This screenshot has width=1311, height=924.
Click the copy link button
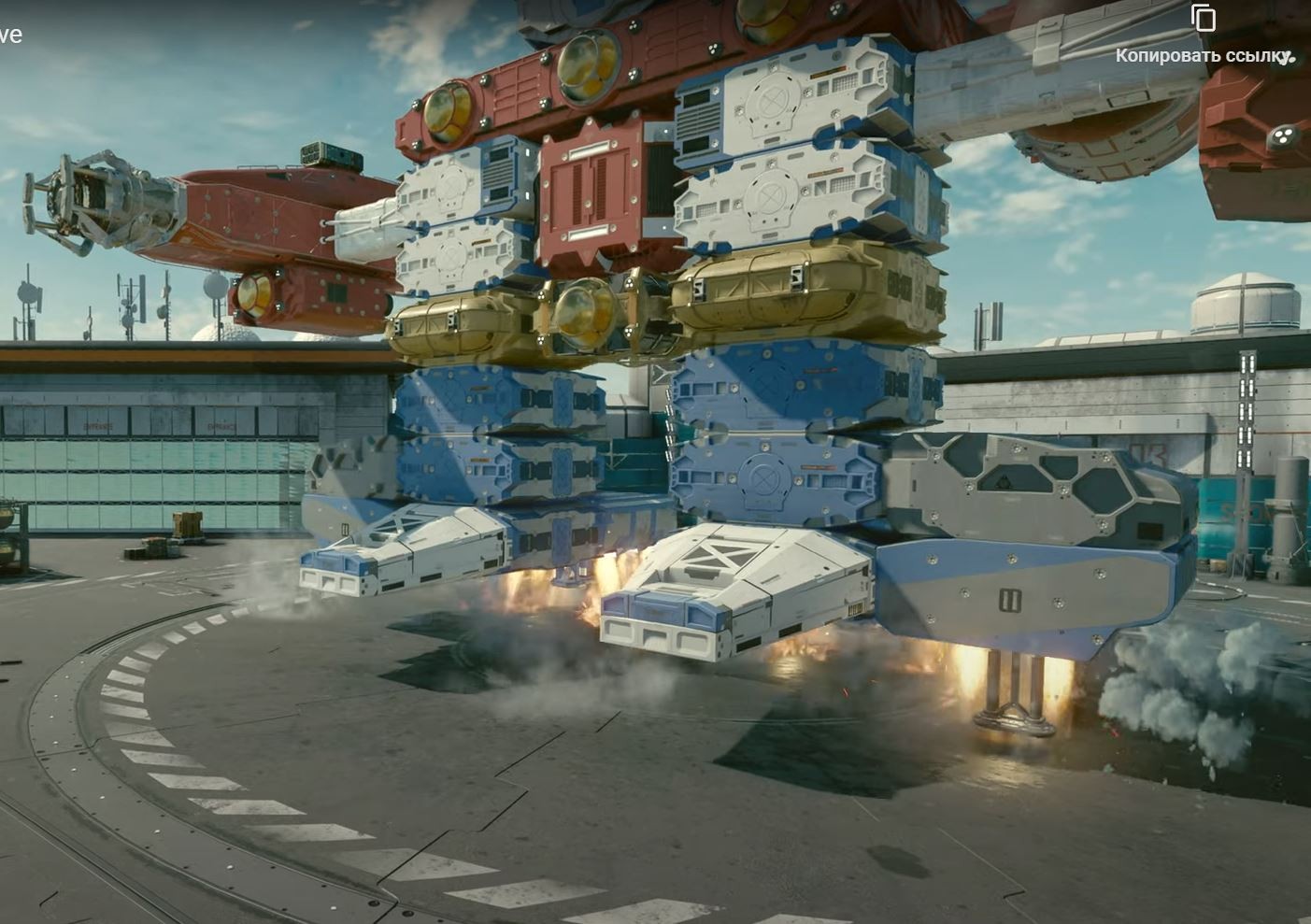[1204, 19]
